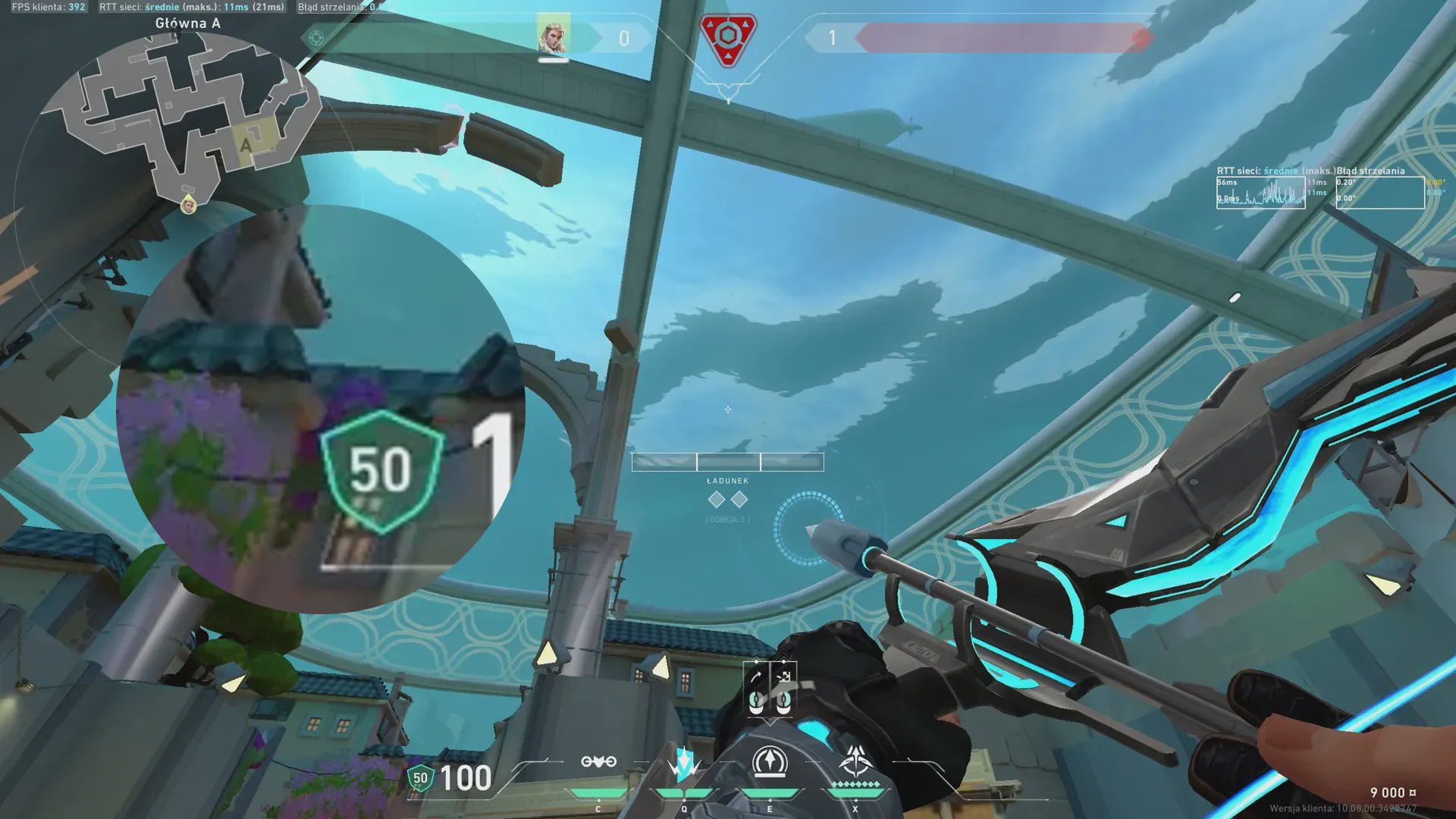Viewport: 1456px width, 819px height.
Task: Click the red spike emblem at top center
Action: [727, 39]
